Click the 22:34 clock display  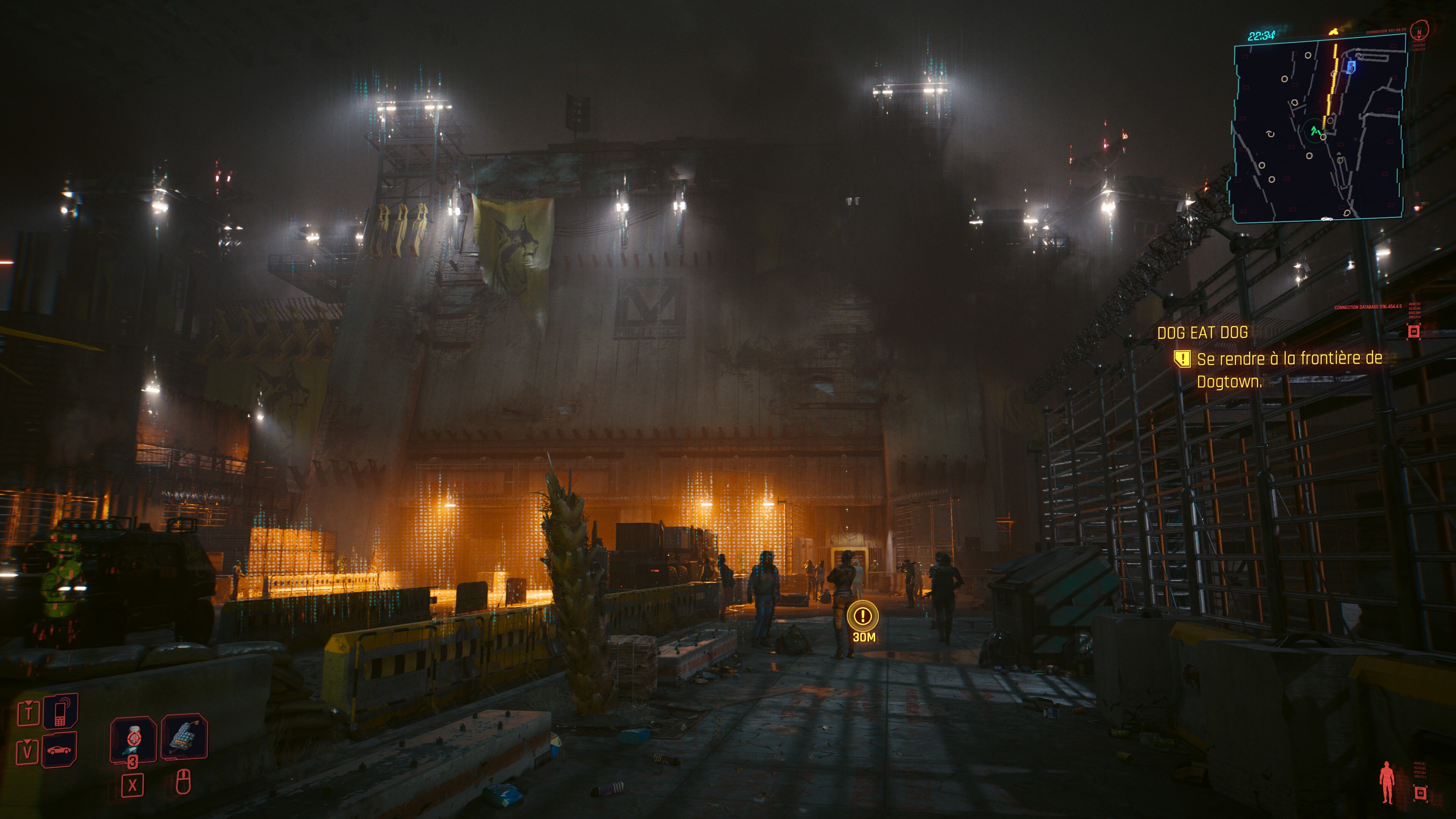click(x=1261, y=36)
